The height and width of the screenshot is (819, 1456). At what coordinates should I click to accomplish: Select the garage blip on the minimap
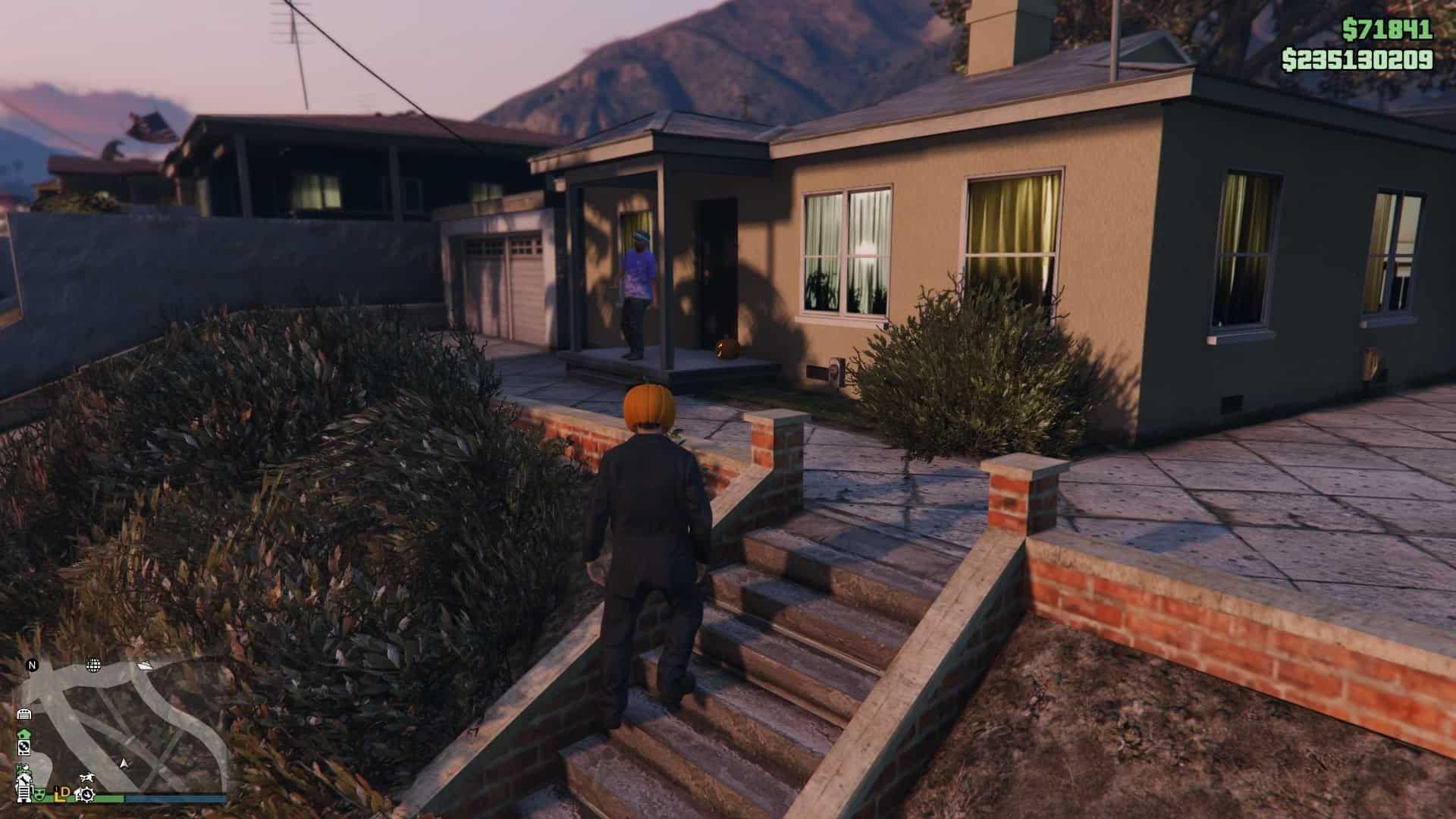coord(24,714)
